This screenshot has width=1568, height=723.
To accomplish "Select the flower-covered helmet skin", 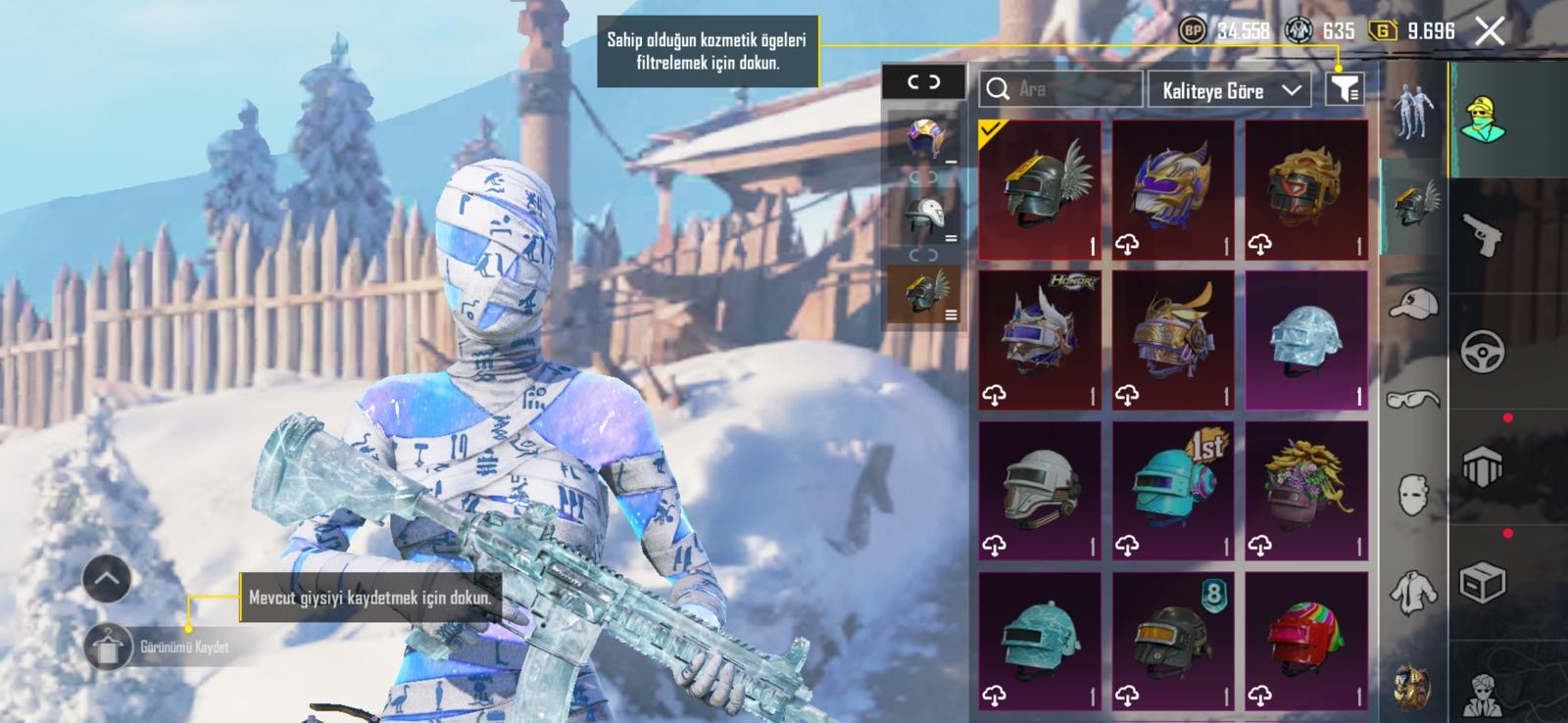I will [x=1306, y=491].
